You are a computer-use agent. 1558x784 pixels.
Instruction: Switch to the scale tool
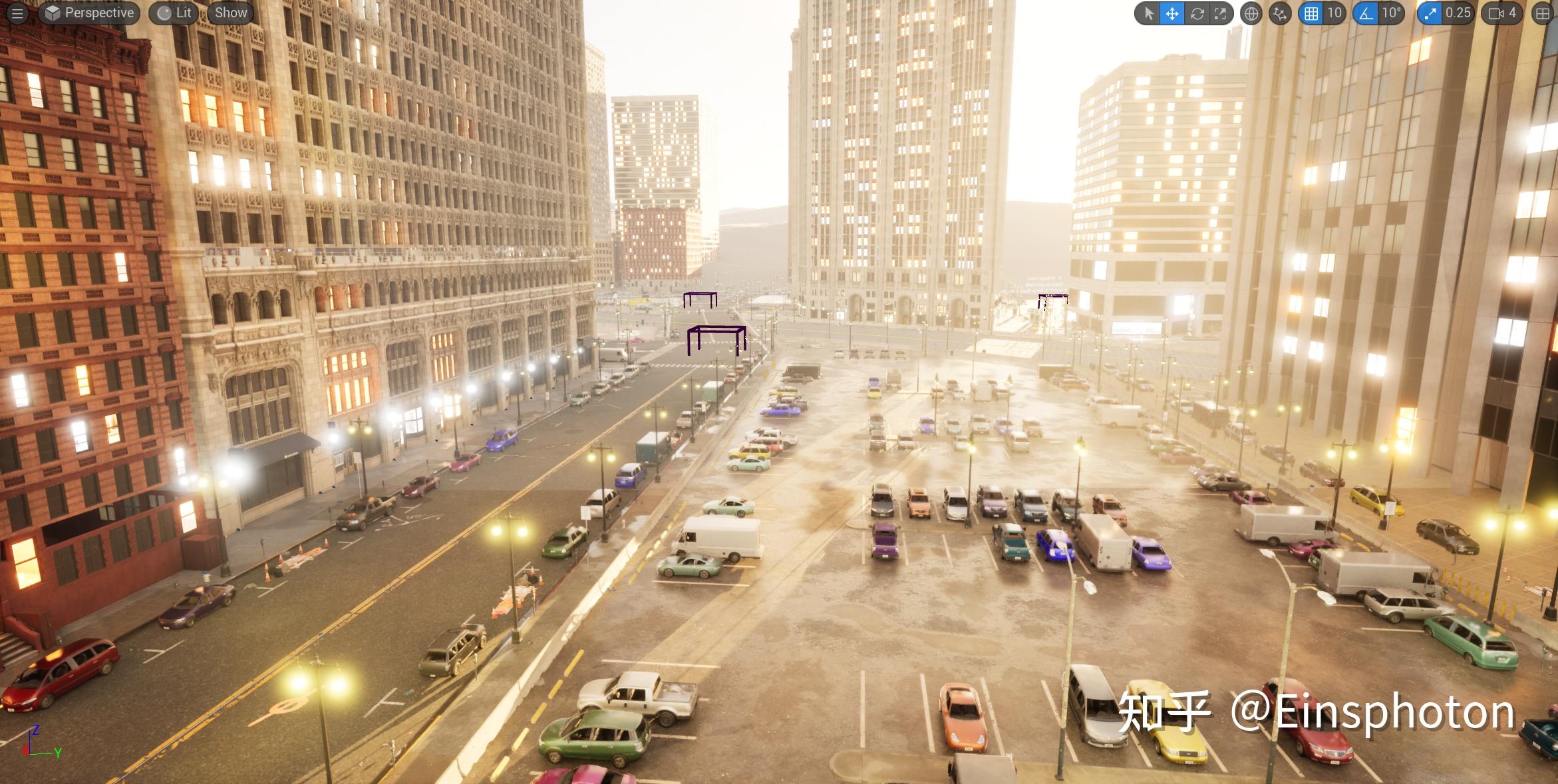[x=1220, y=13]
